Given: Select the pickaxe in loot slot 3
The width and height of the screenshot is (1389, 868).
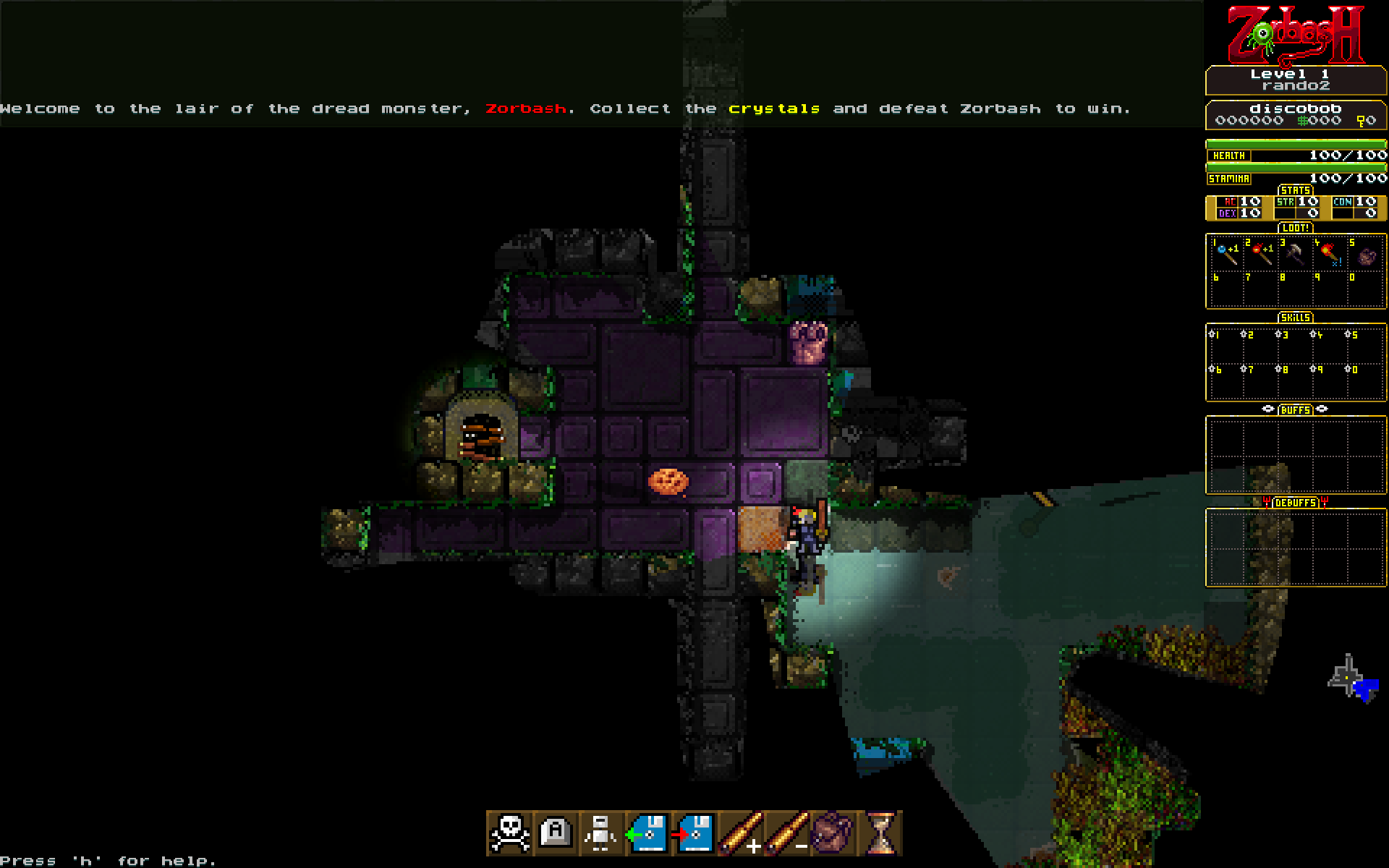Looking at the screenshot, I should pyautogui.click(x=1296, y=254).
